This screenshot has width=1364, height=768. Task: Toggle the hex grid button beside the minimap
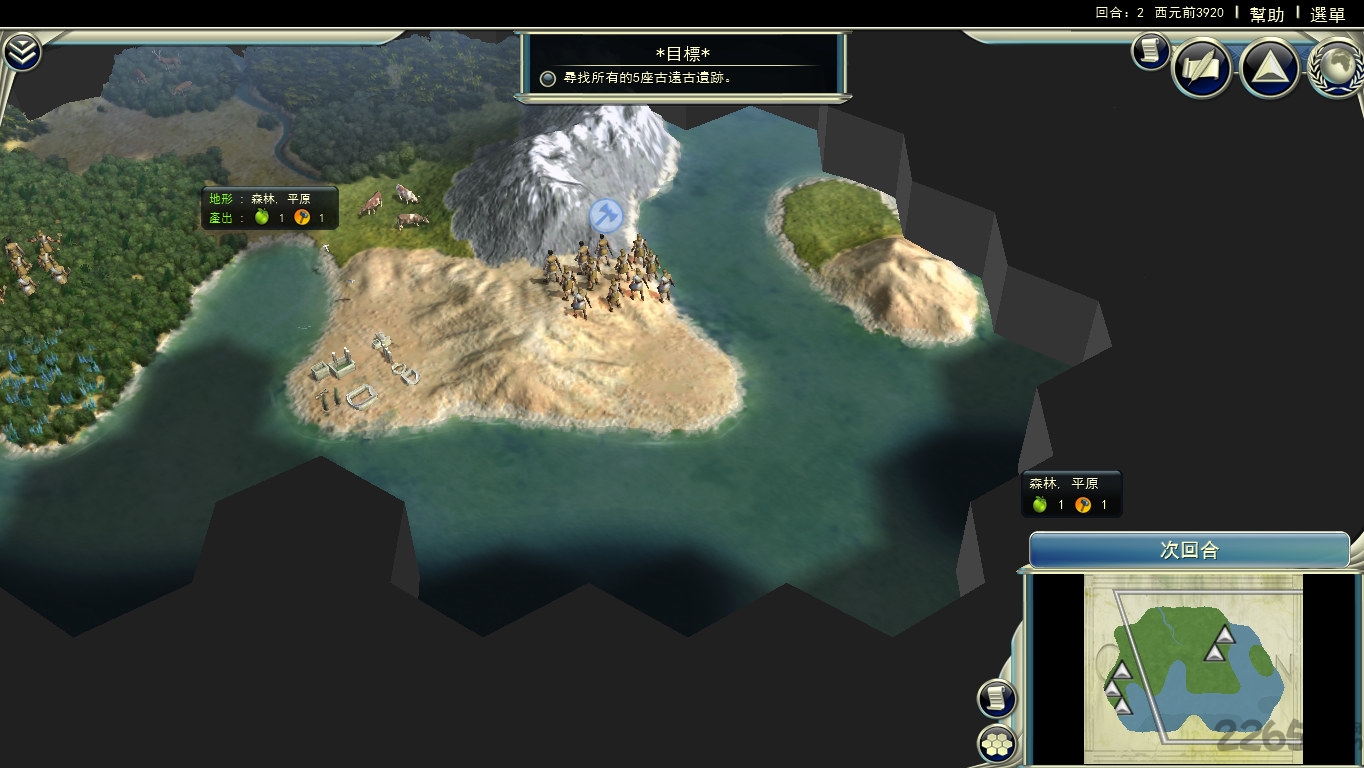(996, 743)
